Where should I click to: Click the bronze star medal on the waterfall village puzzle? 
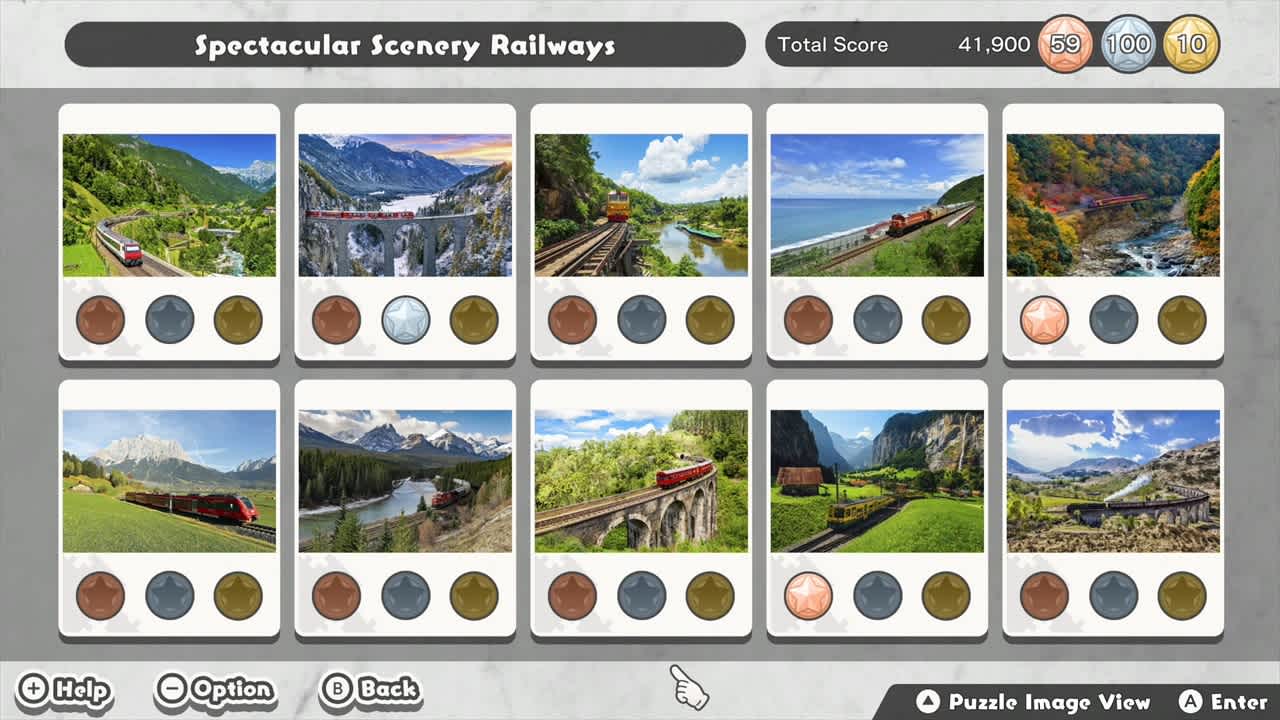coord(809,597)
